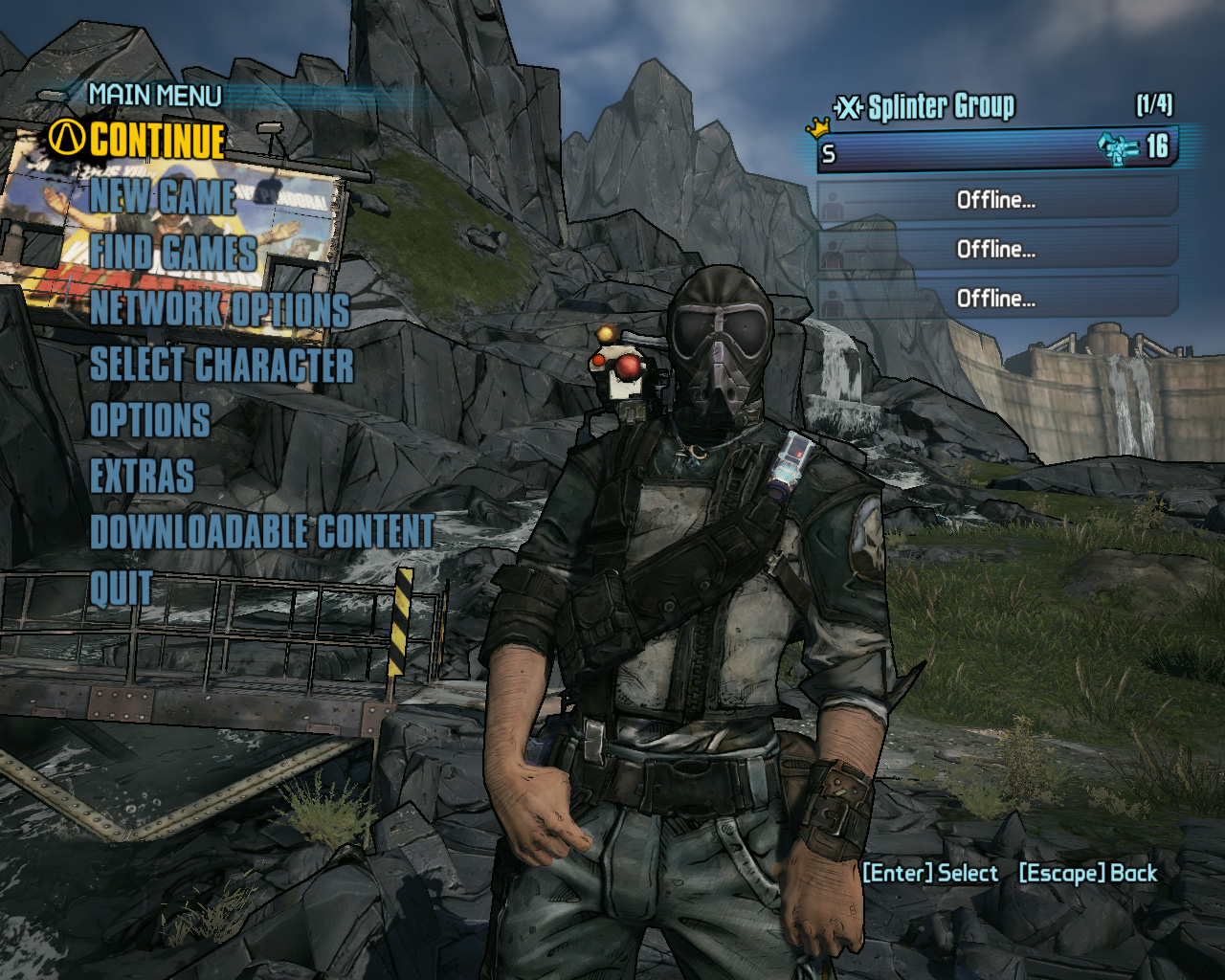Viewport: 1225px width, 980px height.
Task: Open the Find Games menu
Action: (173, 253)
